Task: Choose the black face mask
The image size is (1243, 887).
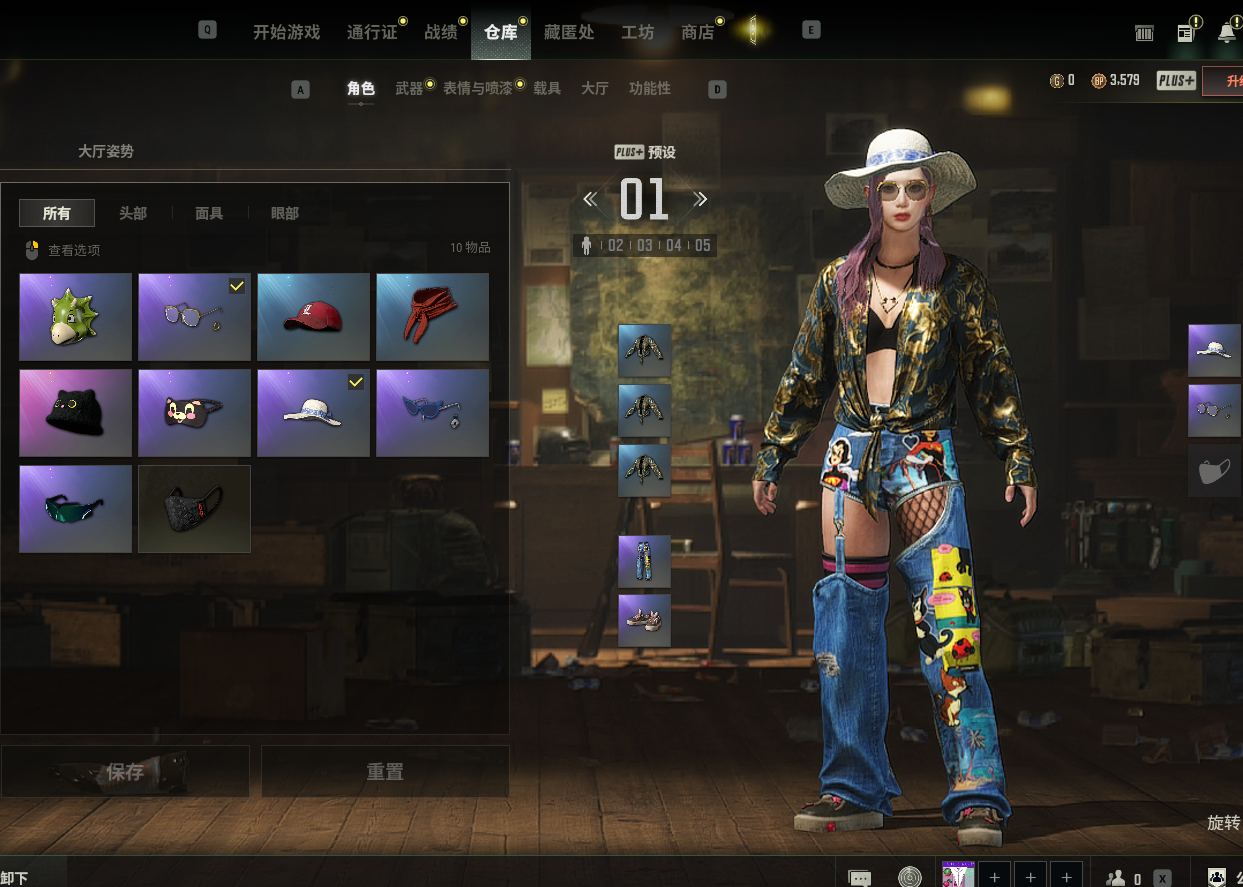Action: coord(194,509)
